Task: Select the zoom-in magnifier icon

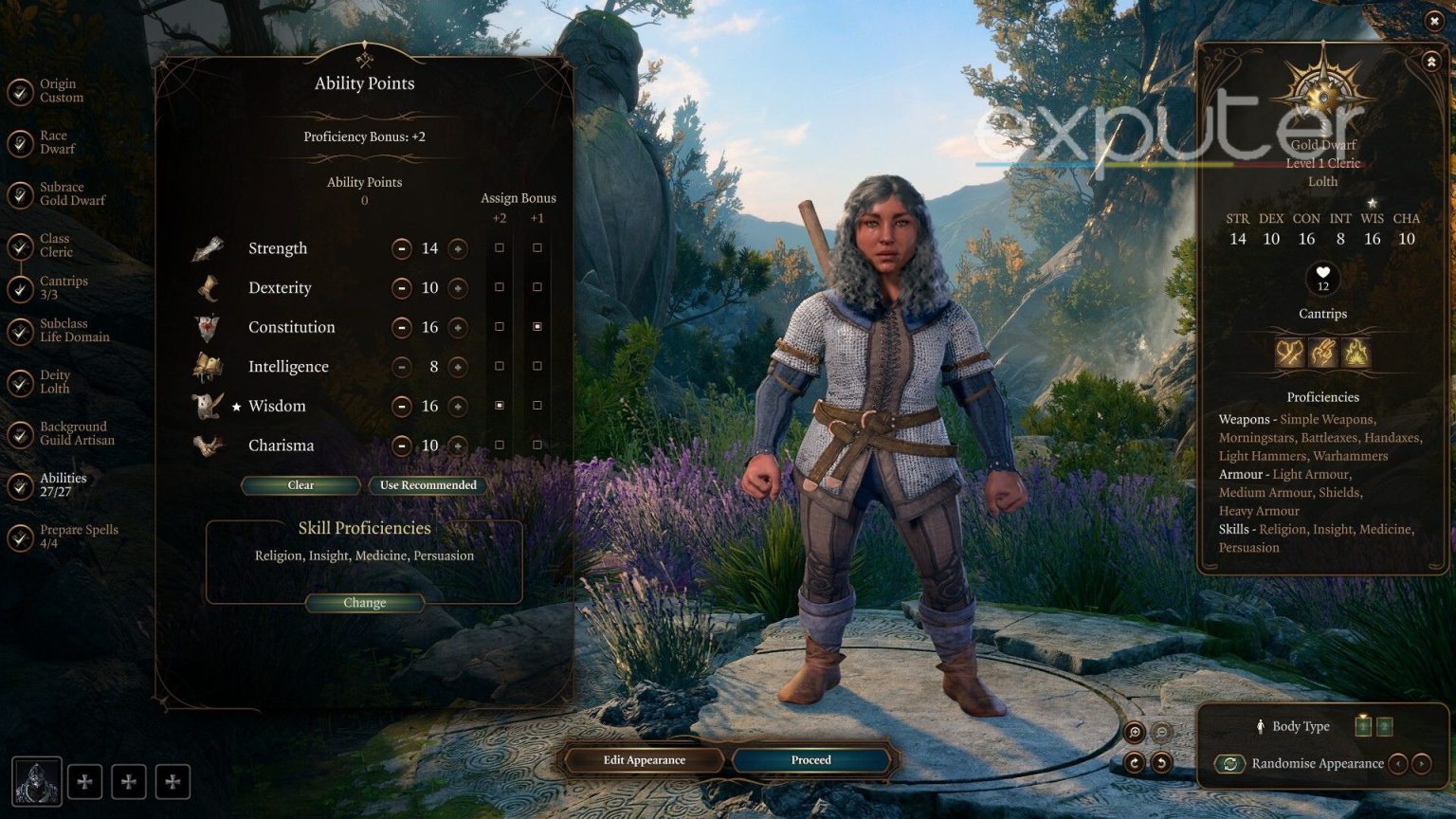Action: click(1134, 732)
